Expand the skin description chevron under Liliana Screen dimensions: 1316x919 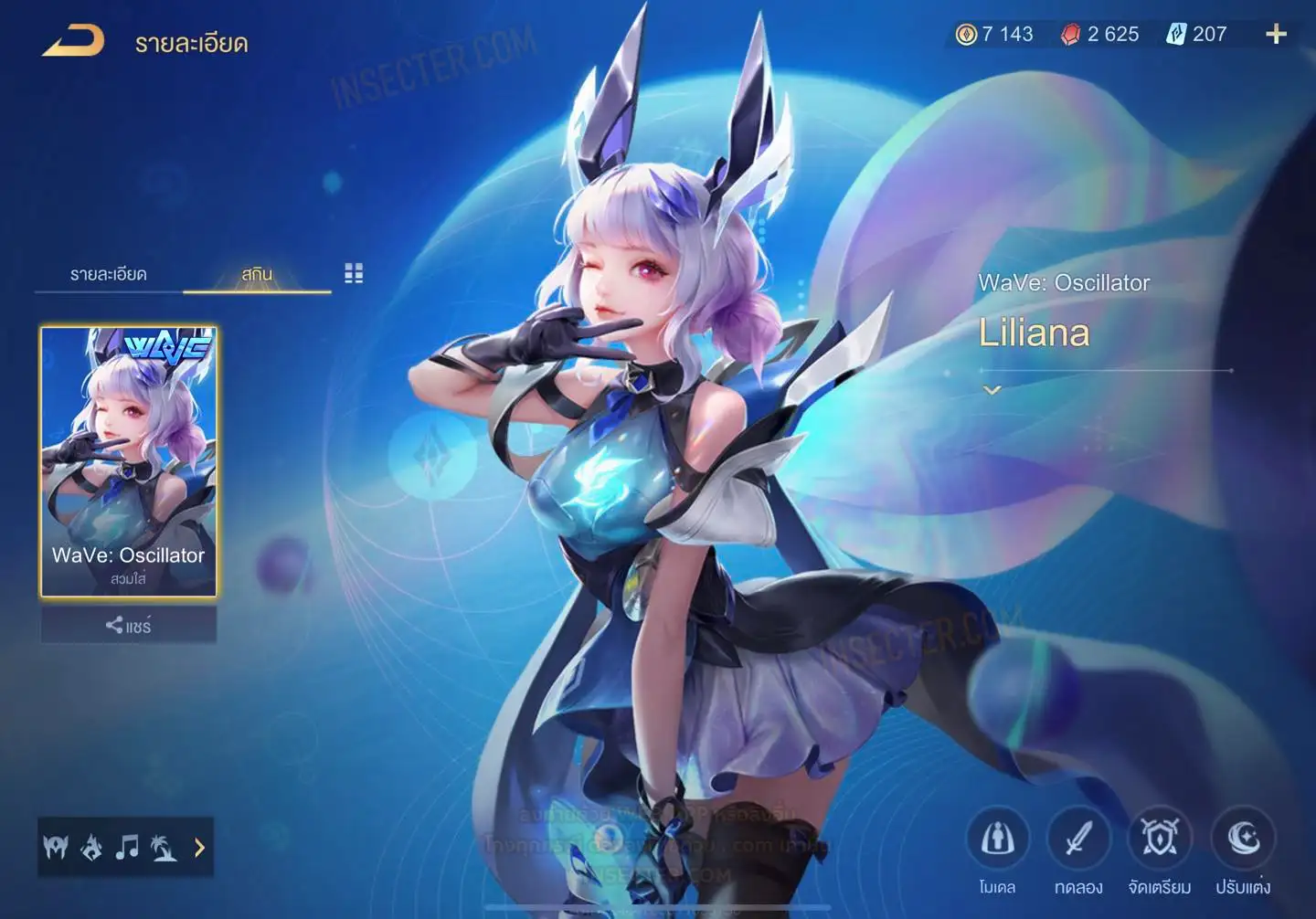(x=992, y=390)
